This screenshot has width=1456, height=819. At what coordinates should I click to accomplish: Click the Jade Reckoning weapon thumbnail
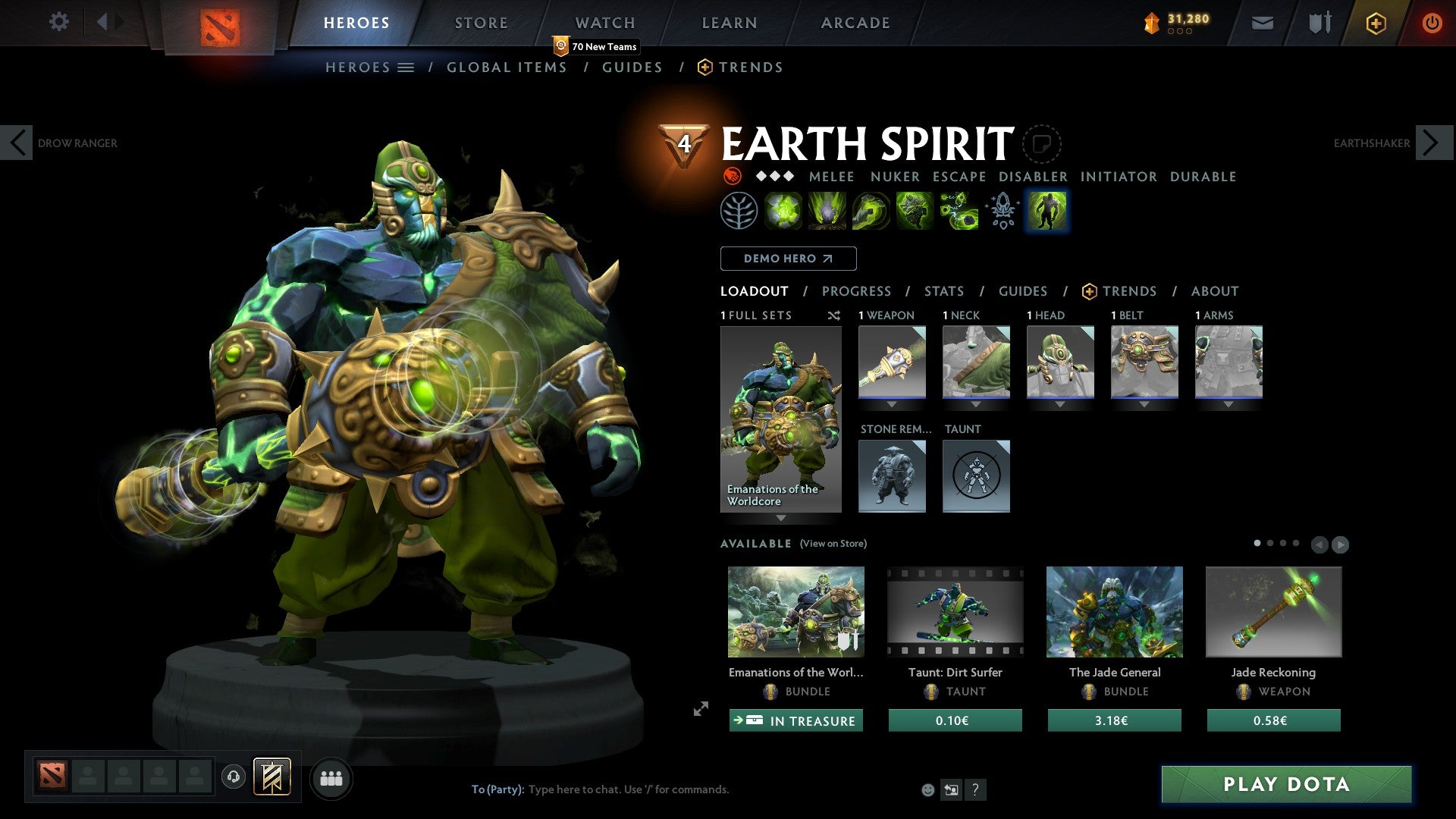(x=1274, y=612)
